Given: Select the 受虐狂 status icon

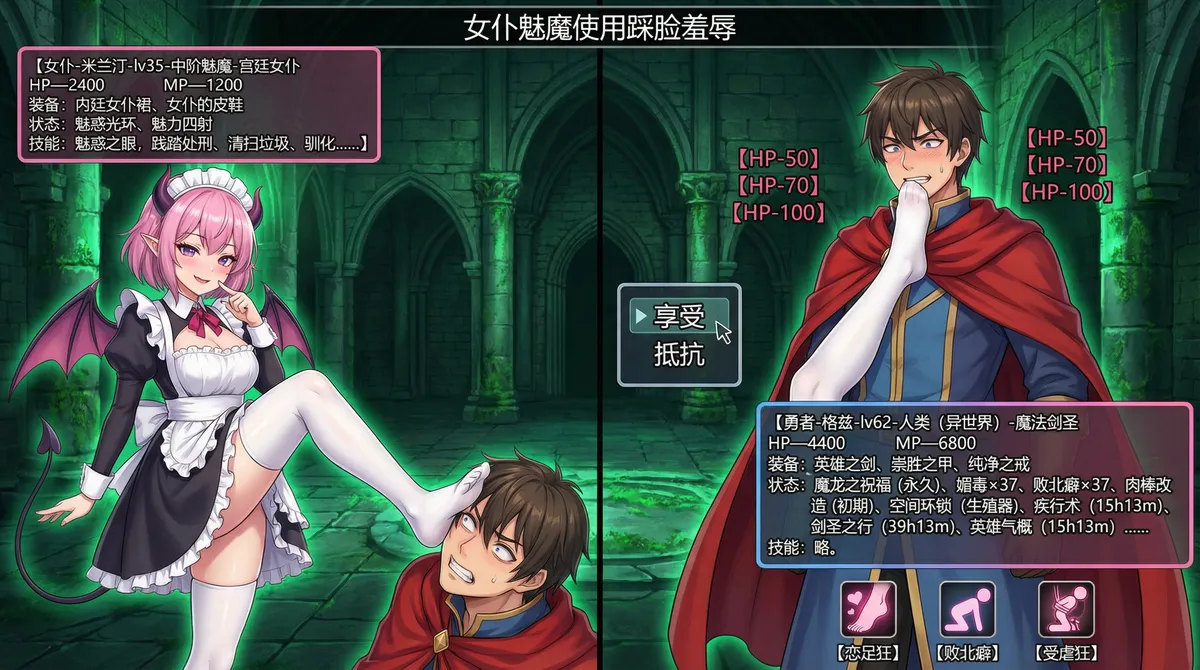Looking at the screenshot, I should pos(1066,609).
